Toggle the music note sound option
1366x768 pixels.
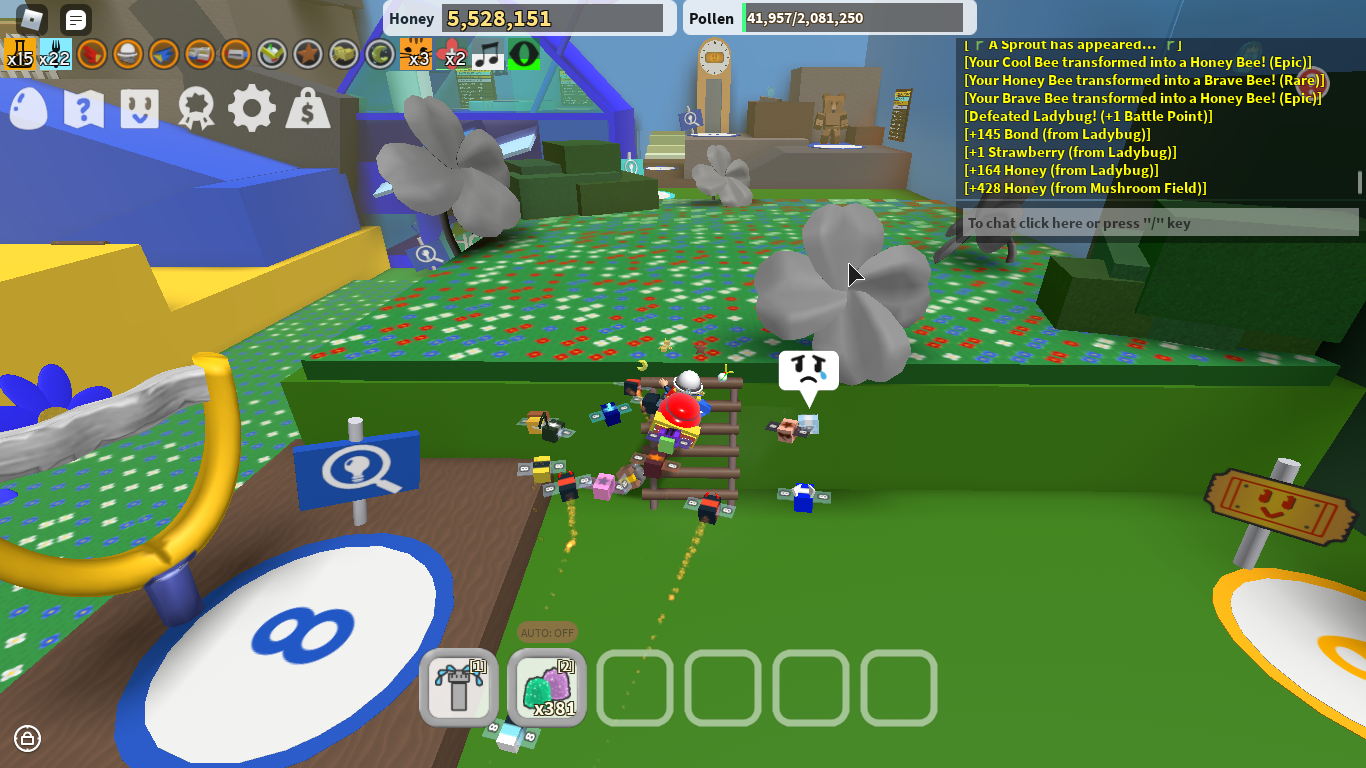coord(490,55)
